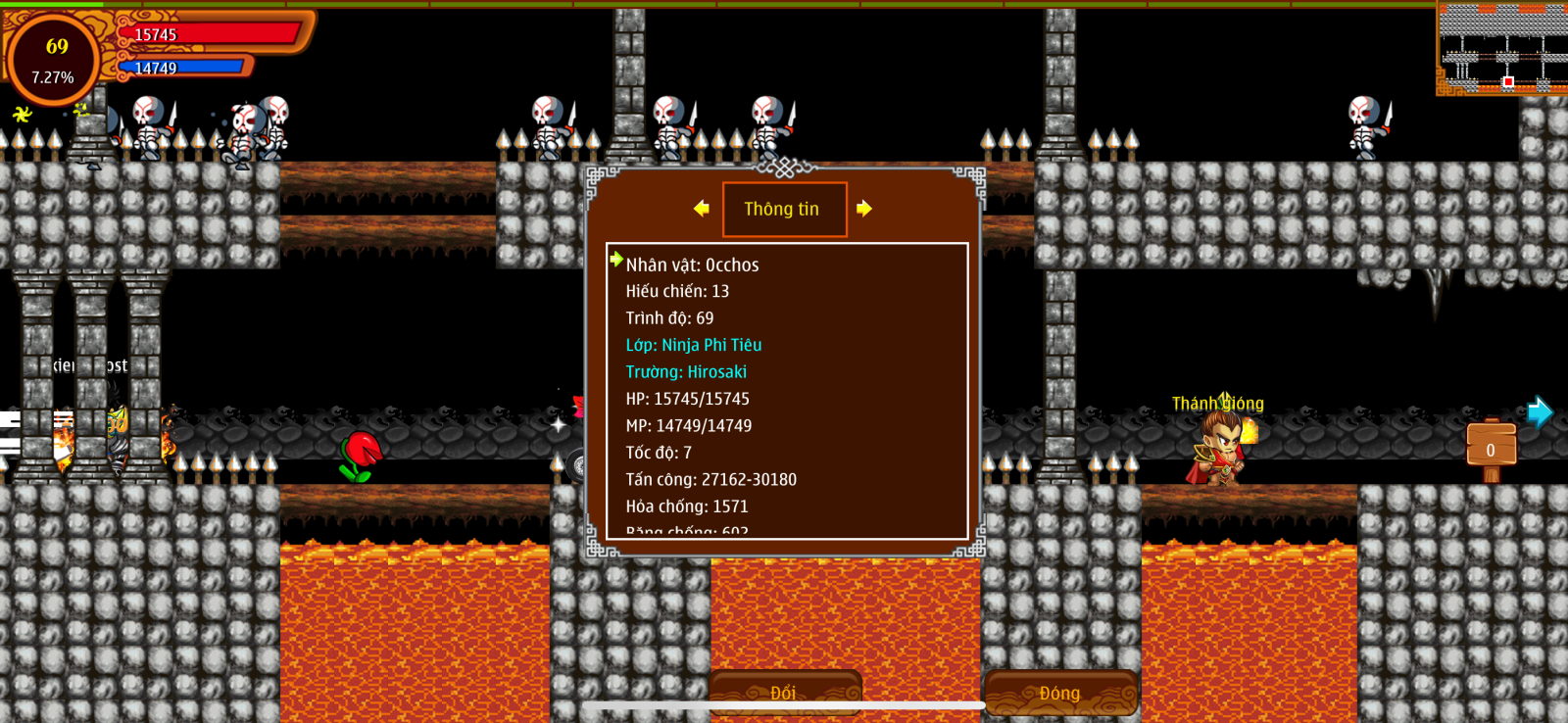Viewport: 1568px width, 723px height.
Task: Open the minimap in the corner
Action: [1503, 47]
